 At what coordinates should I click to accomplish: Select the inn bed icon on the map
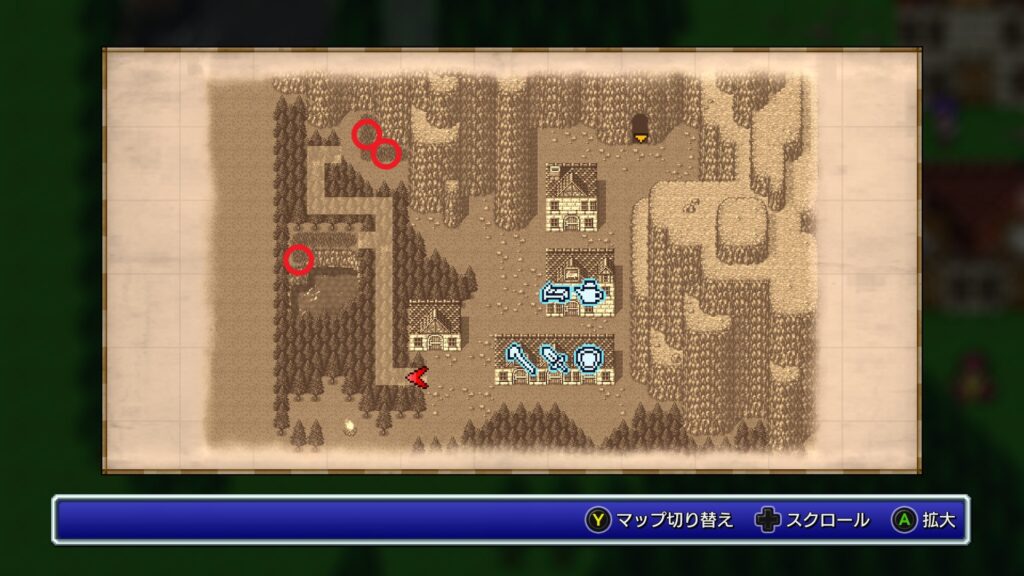(556, 294)
